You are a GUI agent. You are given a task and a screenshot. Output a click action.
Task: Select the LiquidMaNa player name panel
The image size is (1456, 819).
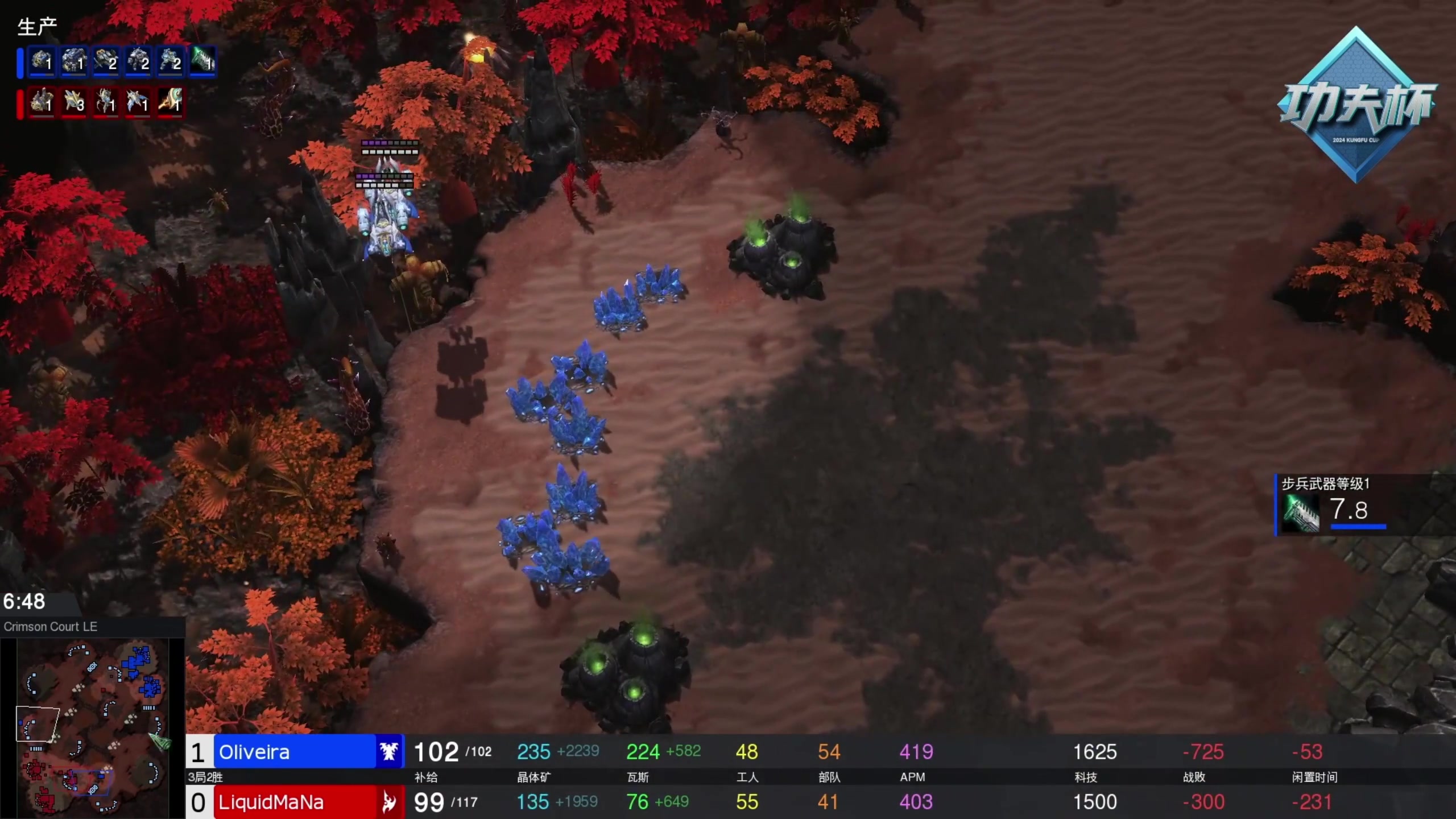tap(295, 802)
